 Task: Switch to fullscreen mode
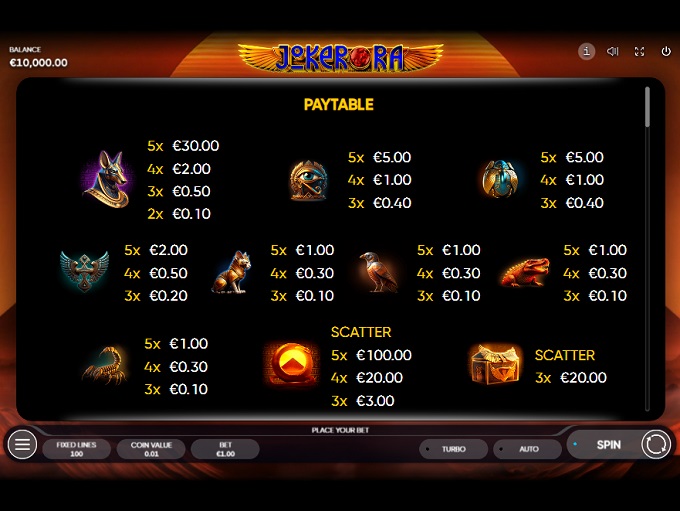[x=639, y=51]
